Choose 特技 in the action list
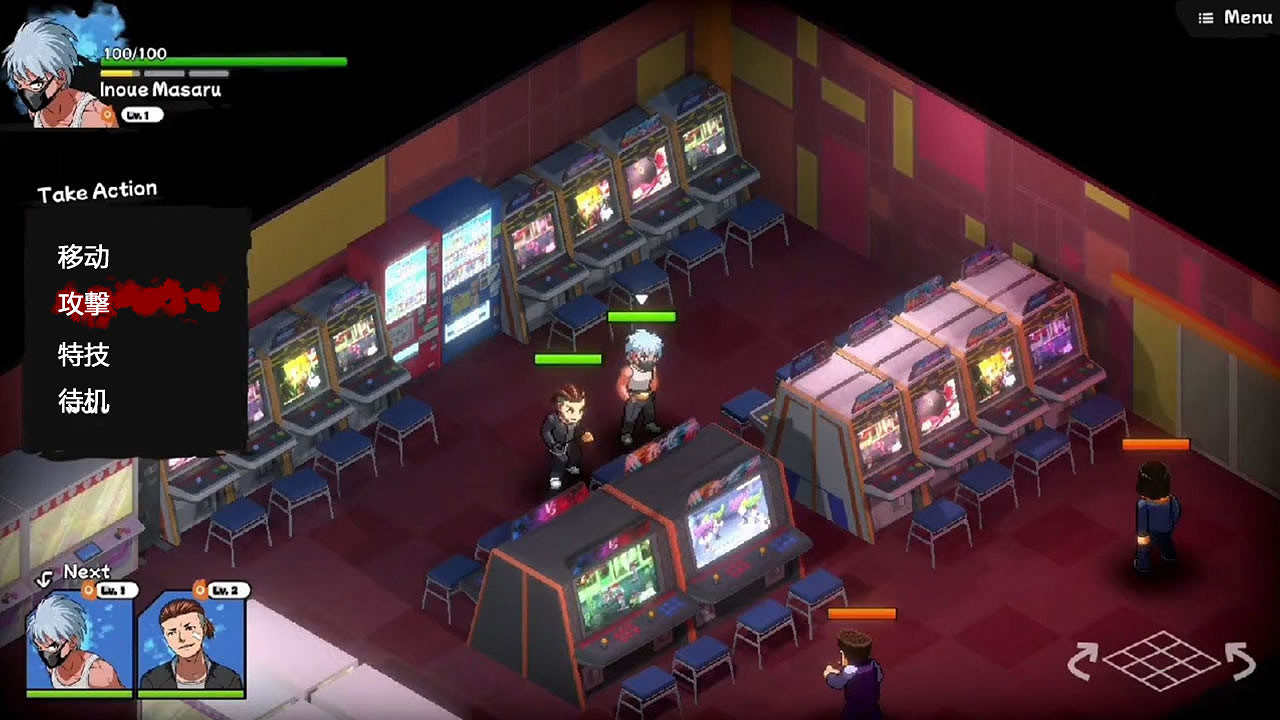Image resolution: width=1280 pixels, height=720 pixels. (x=82, y=355)
